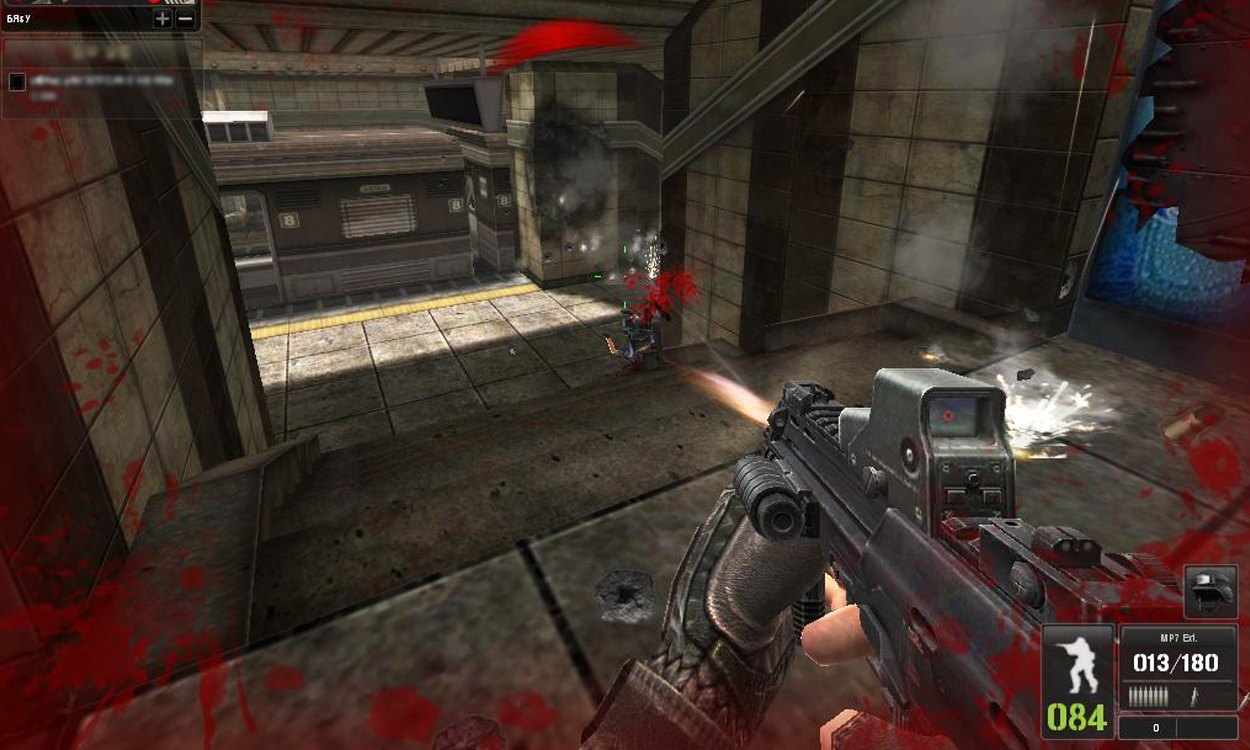Tick the small checkbox under the top panel

17,82
